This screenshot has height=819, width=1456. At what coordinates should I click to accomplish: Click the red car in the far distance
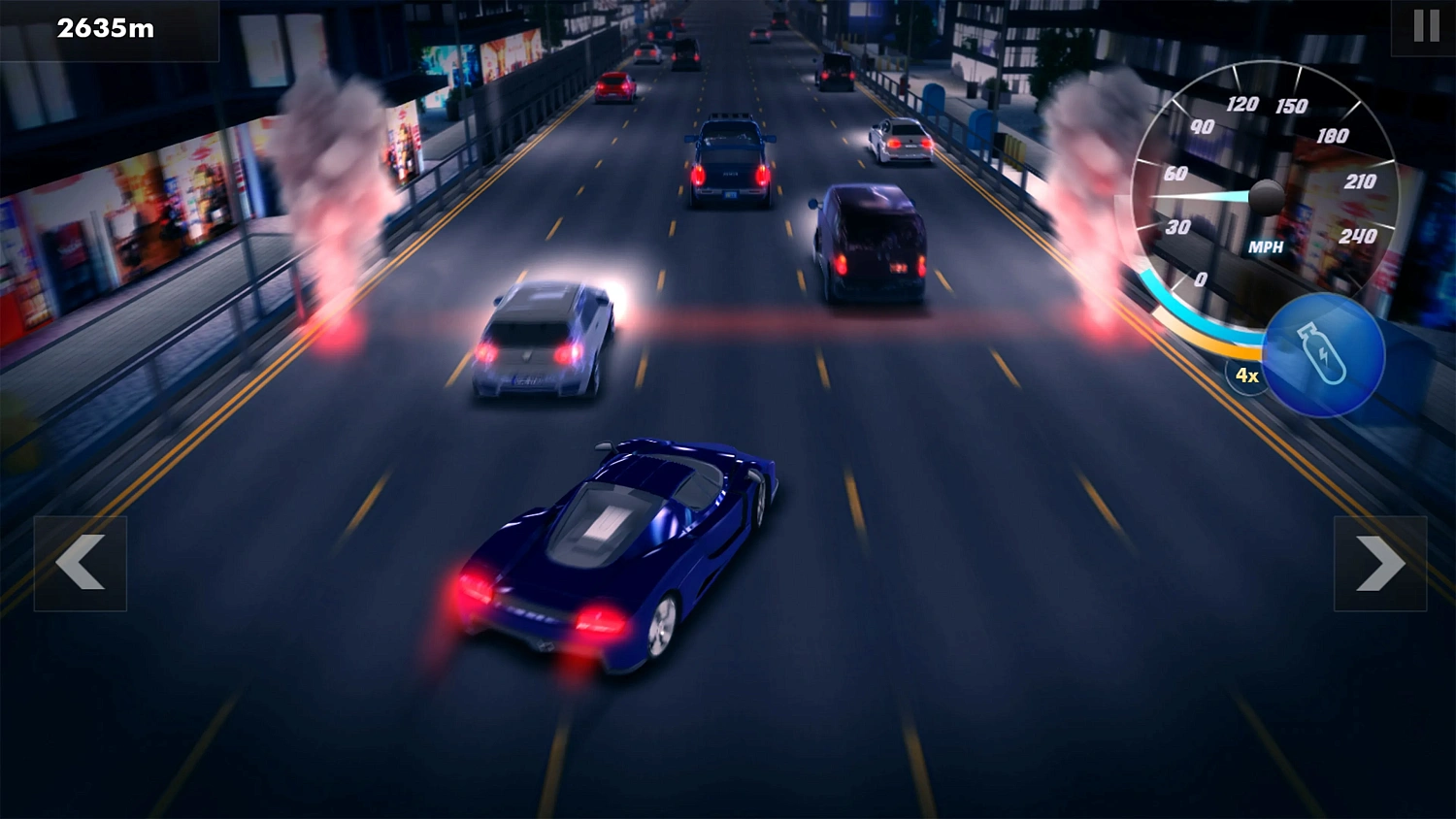point(616,87)
